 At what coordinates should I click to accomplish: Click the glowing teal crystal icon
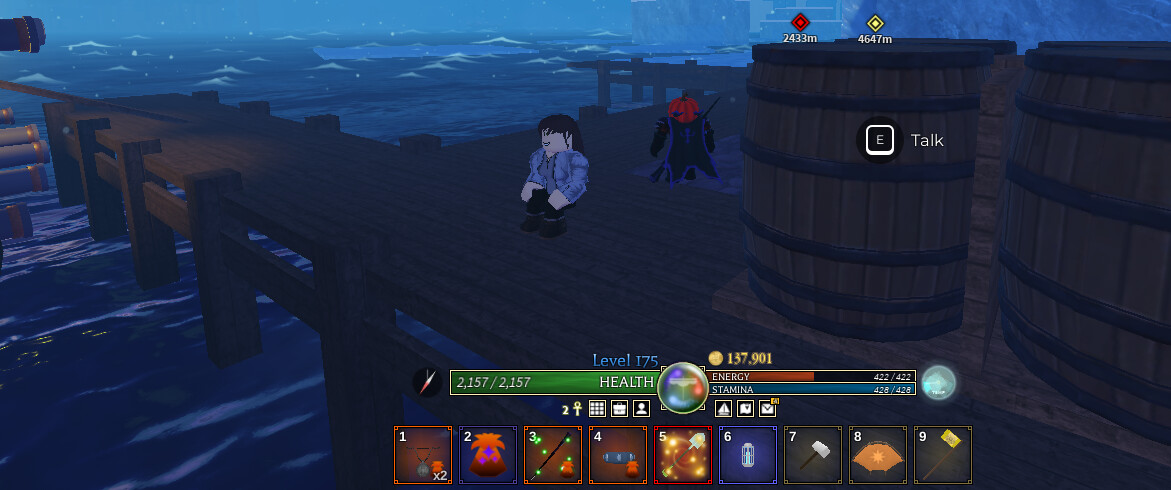pos(938,383)
